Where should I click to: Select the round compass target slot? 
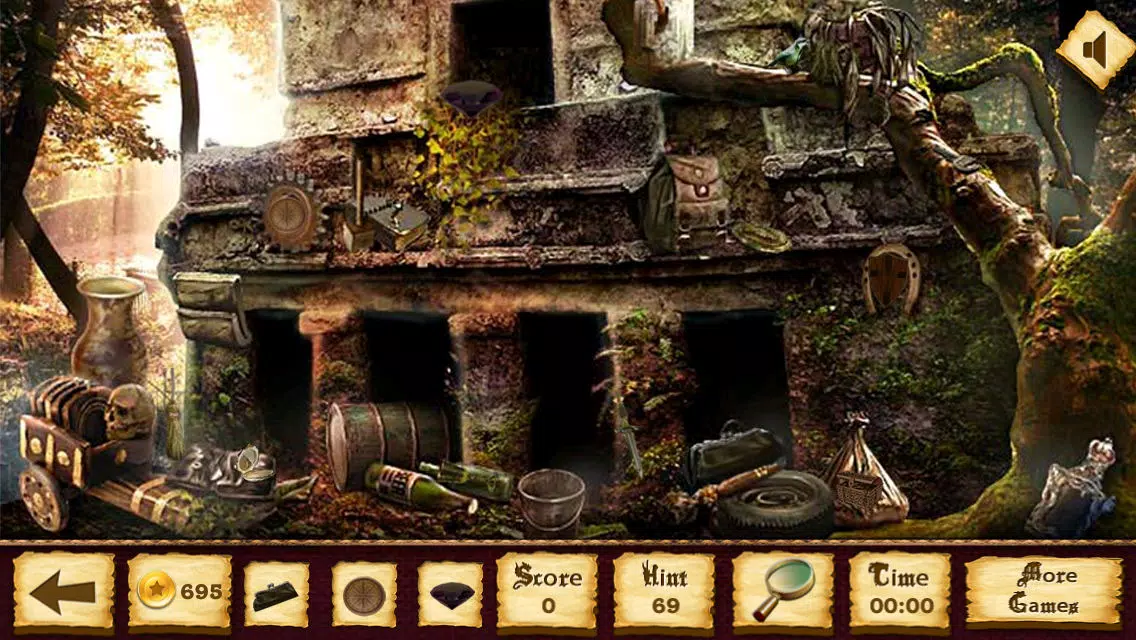pyautogui.click(x=364, y=594)
